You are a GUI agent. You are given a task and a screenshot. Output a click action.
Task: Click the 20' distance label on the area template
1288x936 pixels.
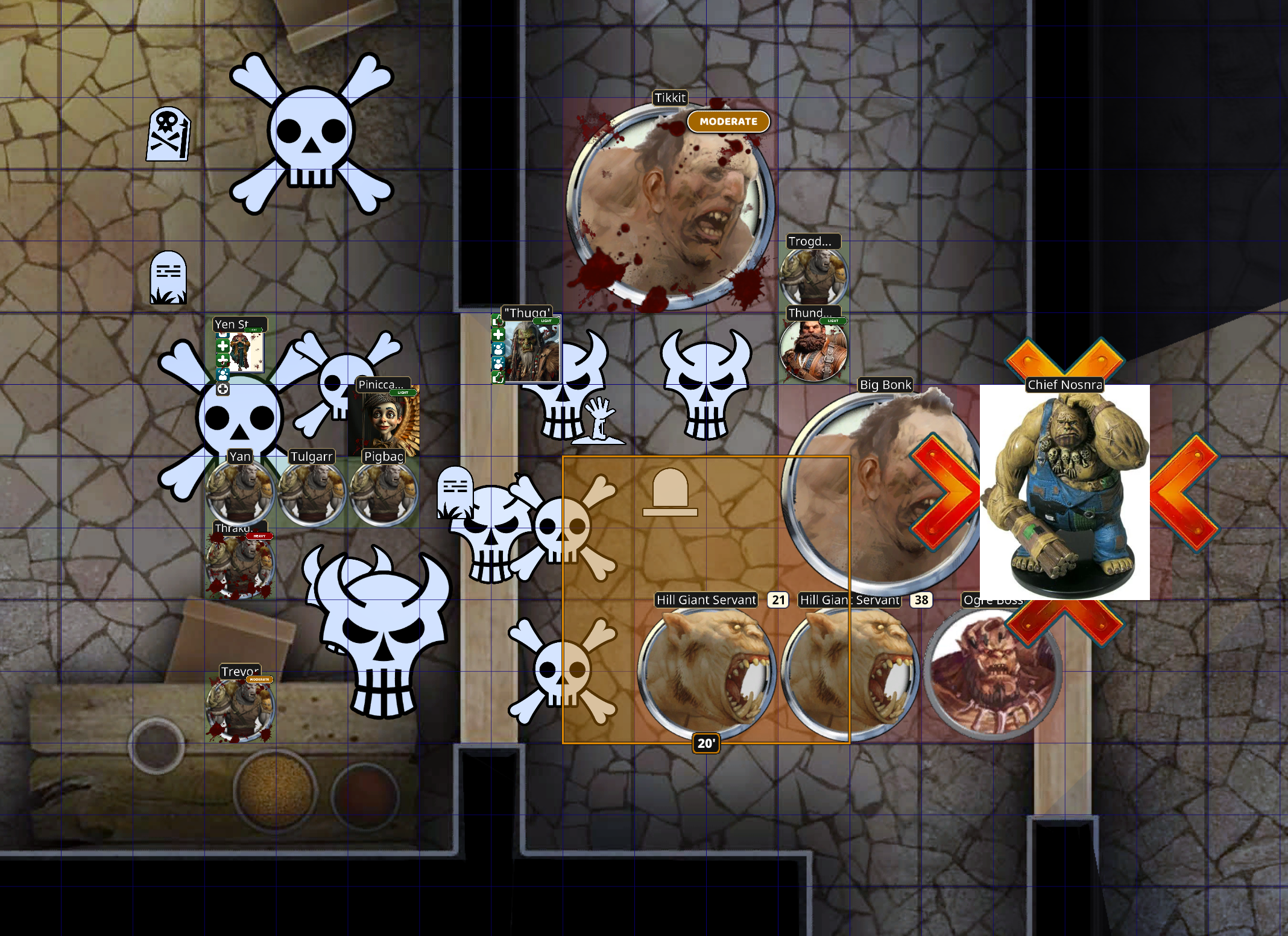[706, 744]
